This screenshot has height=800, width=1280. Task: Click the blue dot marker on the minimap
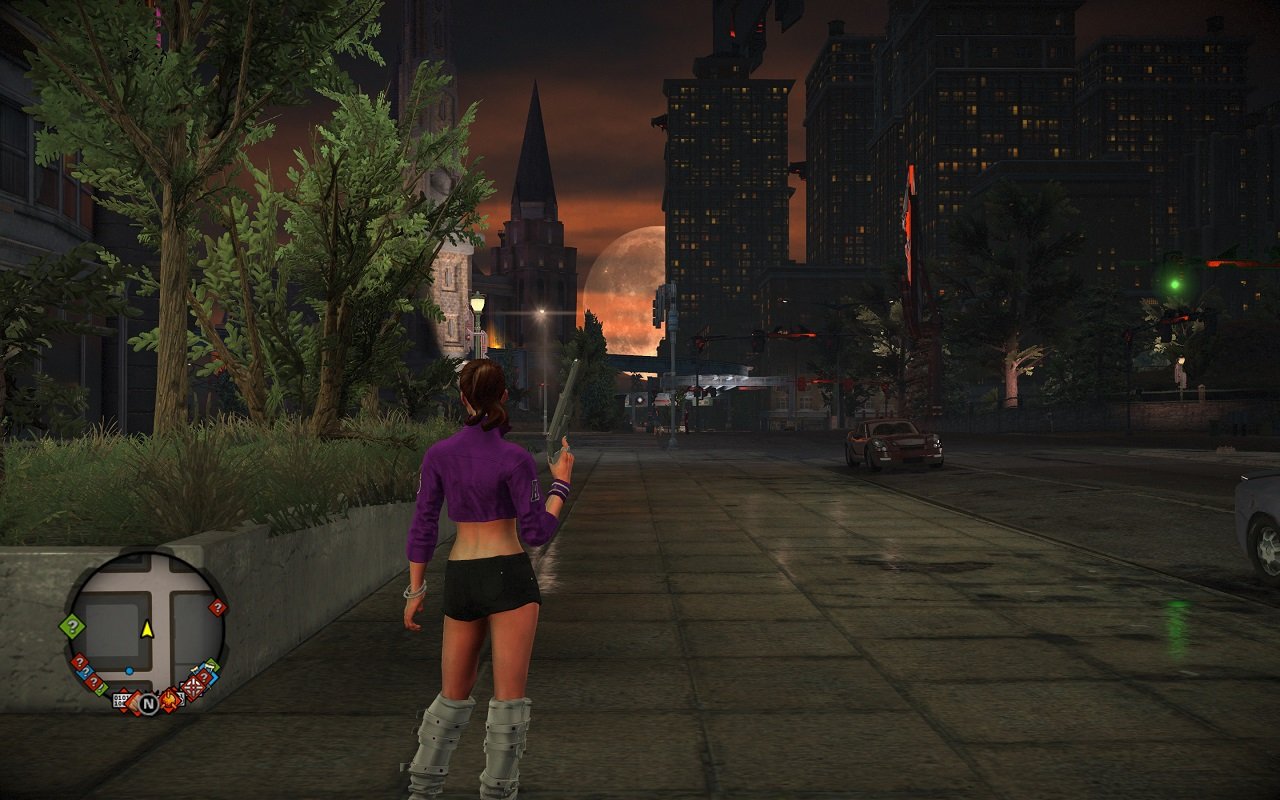[128, 671]
